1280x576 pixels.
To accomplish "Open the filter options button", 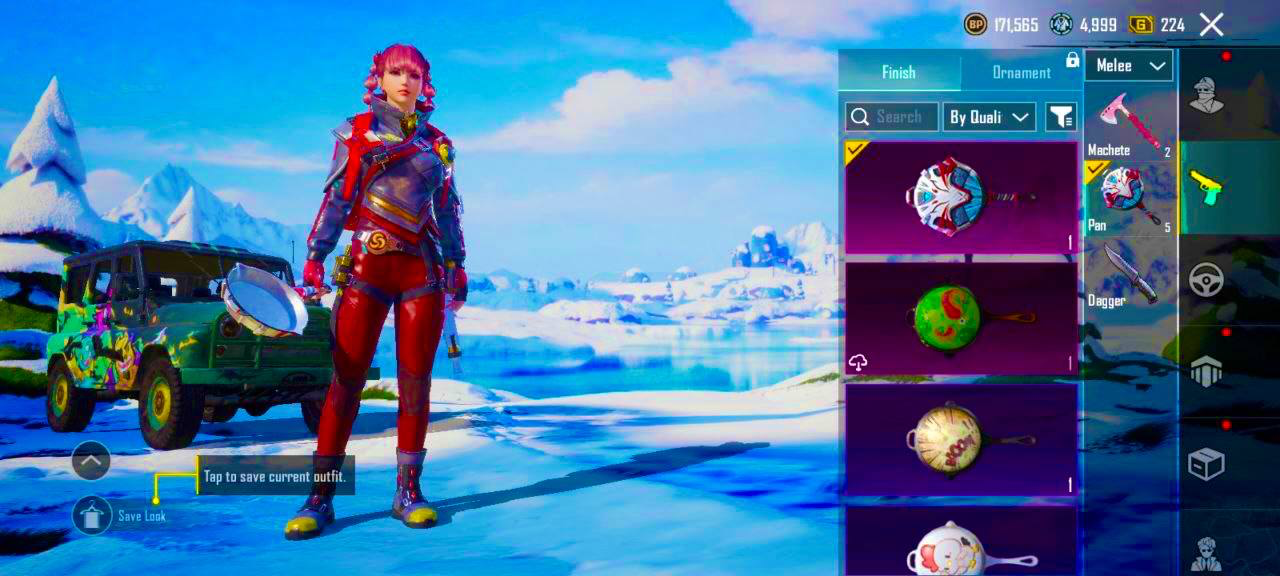I will tap(1060, 117).
